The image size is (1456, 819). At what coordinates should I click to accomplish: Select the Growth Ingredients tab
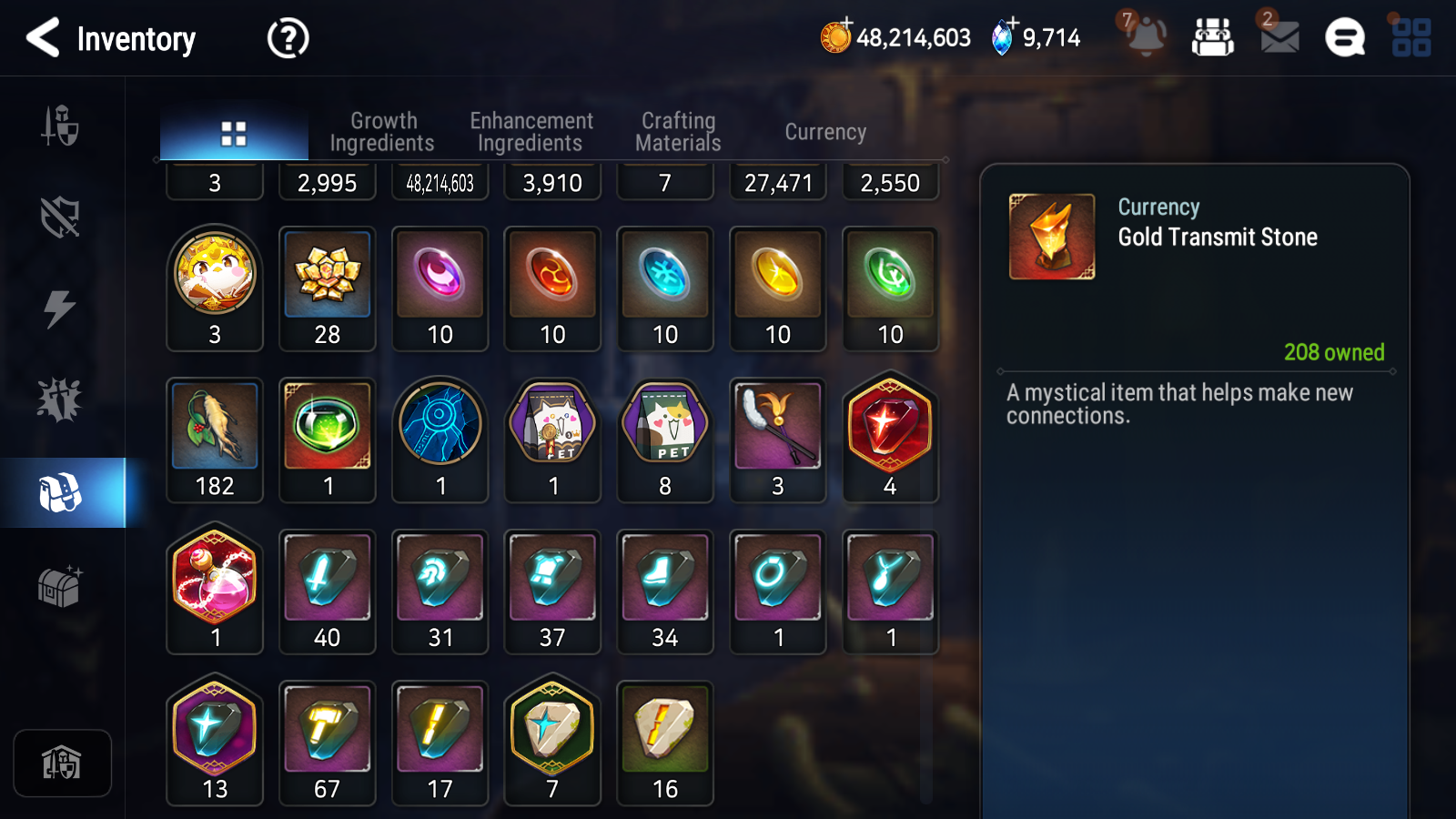click(x=383, y=131)
